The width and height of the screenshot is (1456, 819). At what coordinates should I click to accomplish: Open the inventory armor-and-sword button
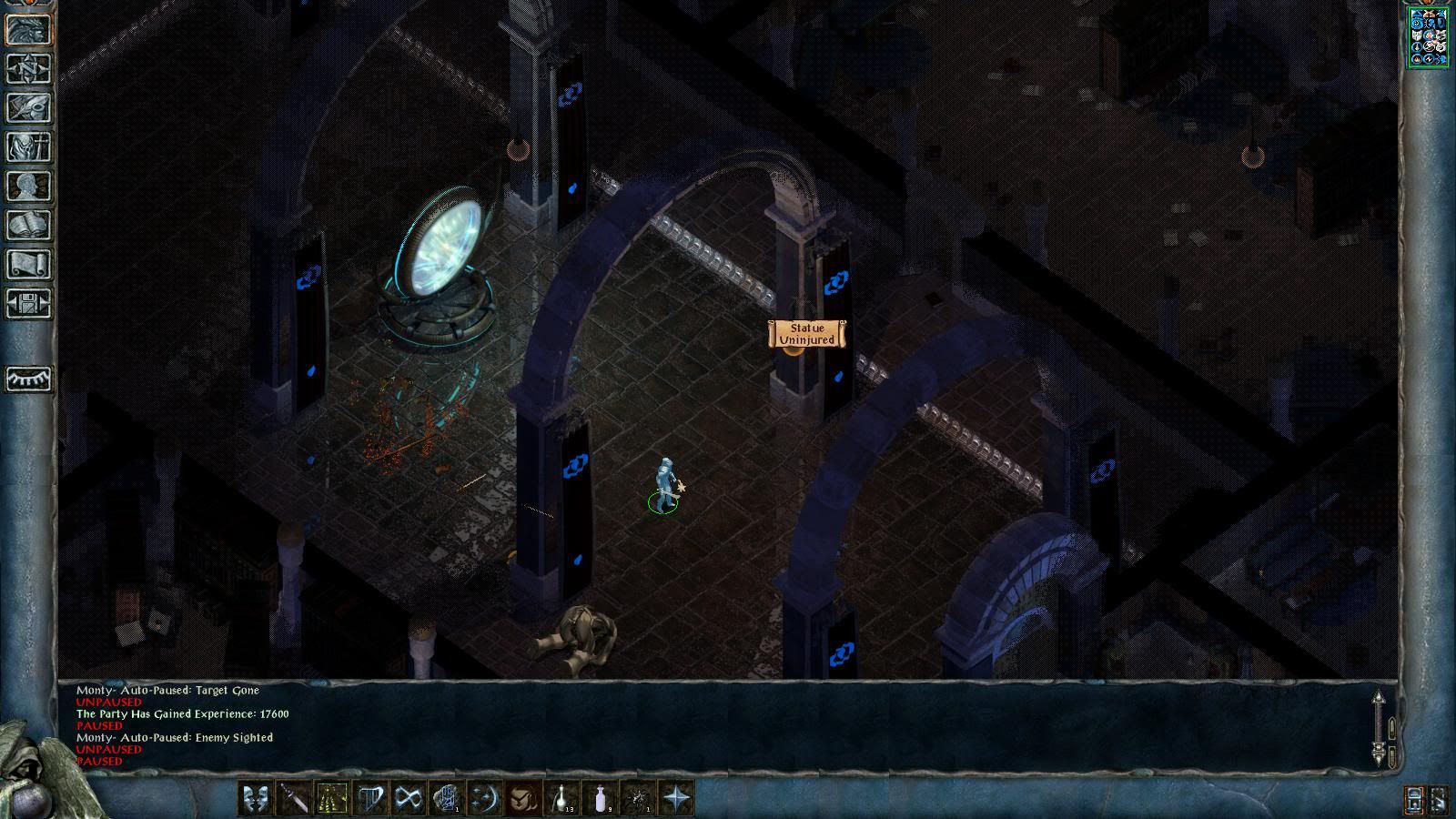(28, 147)
